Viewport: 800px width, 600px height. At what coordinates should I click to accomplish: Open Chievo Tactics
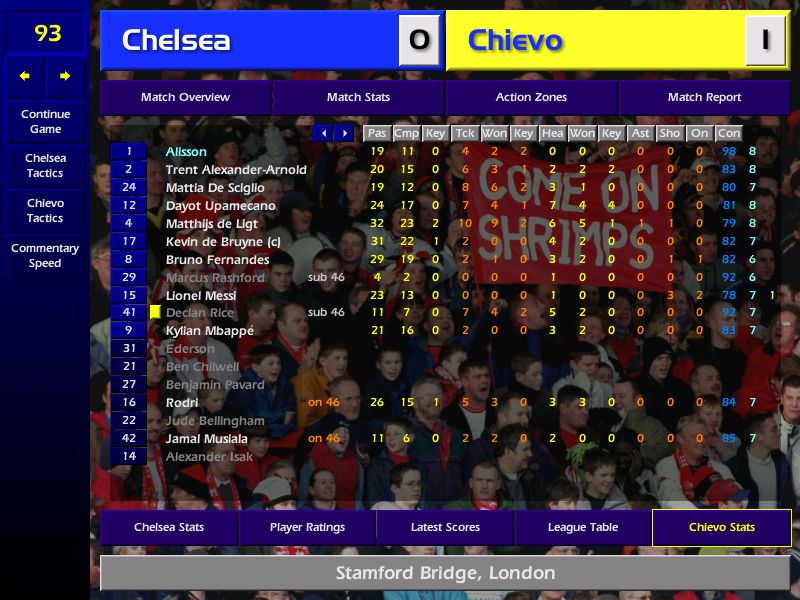(x=45, y=210)
